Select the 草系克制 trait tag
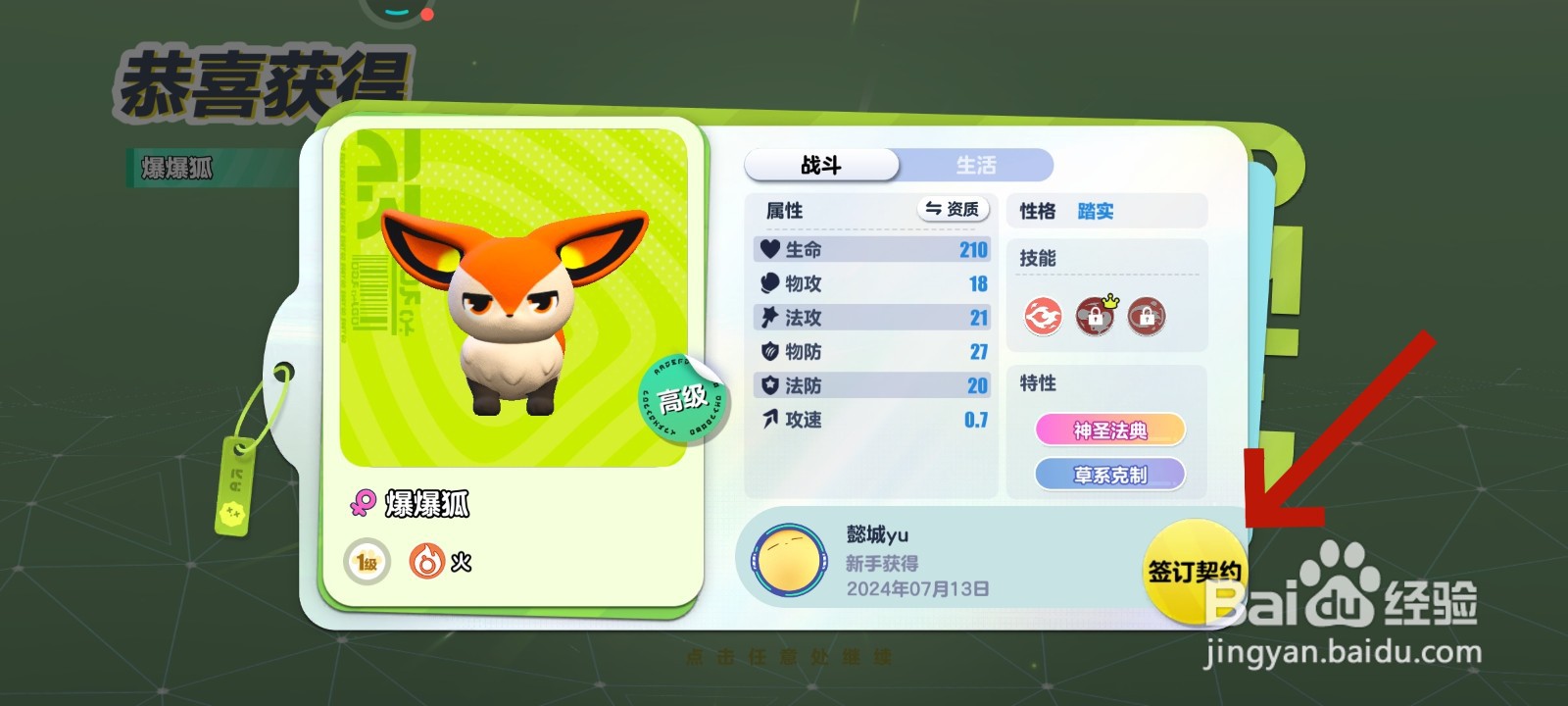 click(1111, 475)
